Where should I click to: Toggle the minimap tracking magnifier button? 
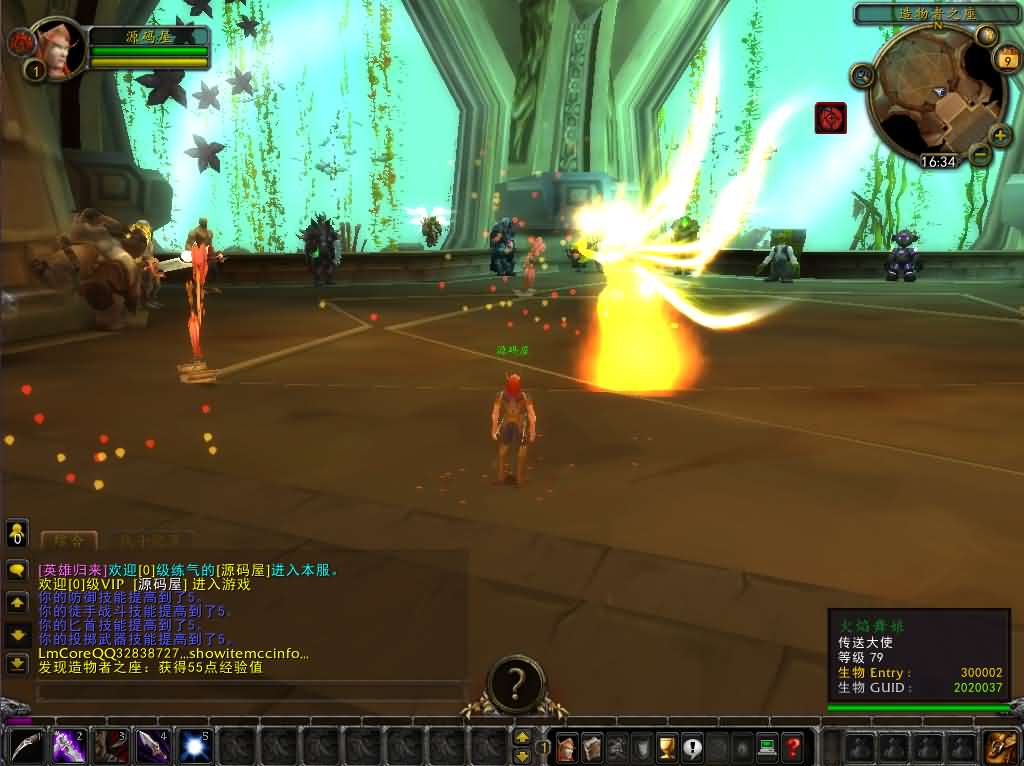[862, 75]
